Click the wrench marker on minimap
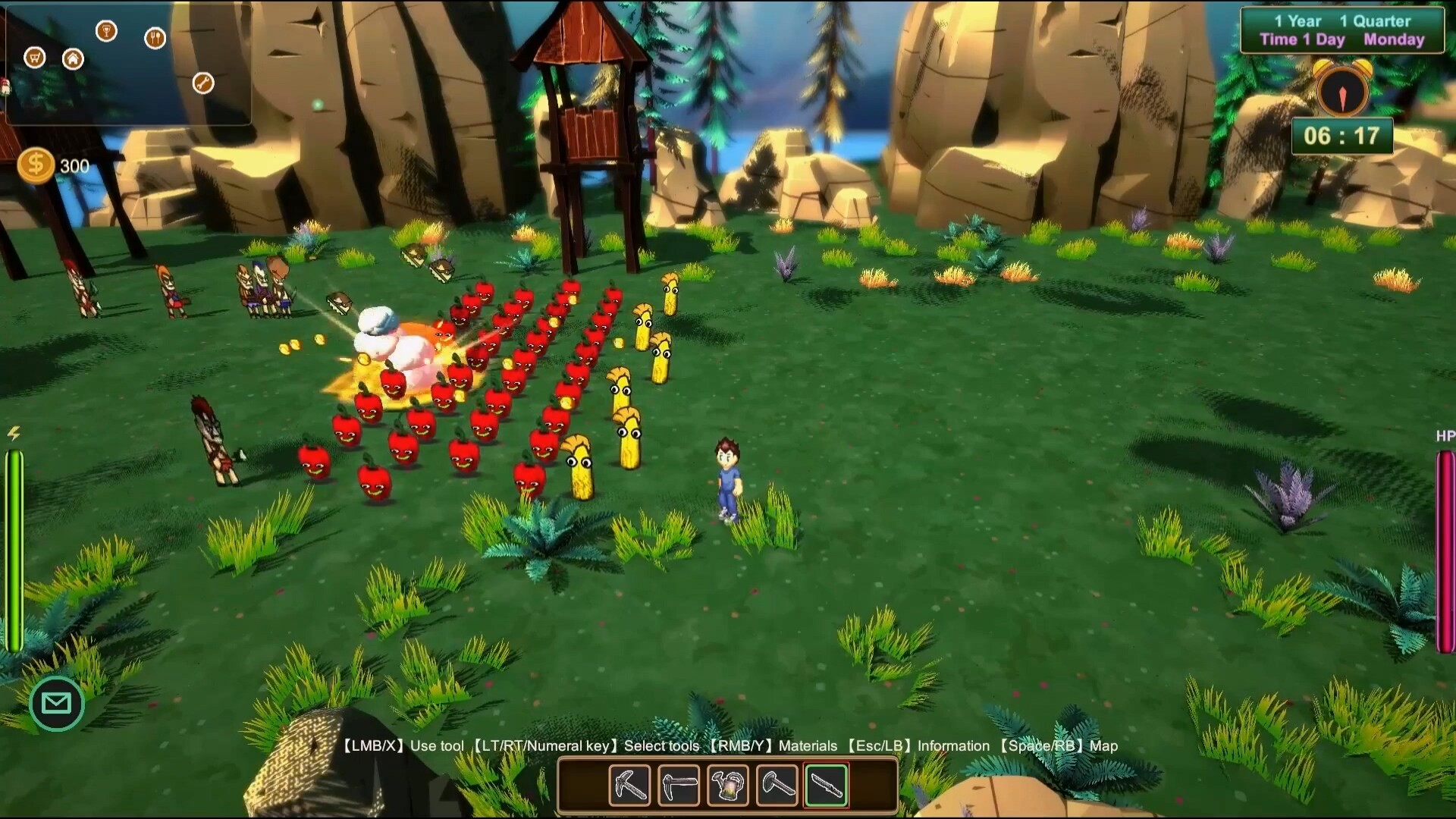The image size is (1456, 819). tap(202, 83)
